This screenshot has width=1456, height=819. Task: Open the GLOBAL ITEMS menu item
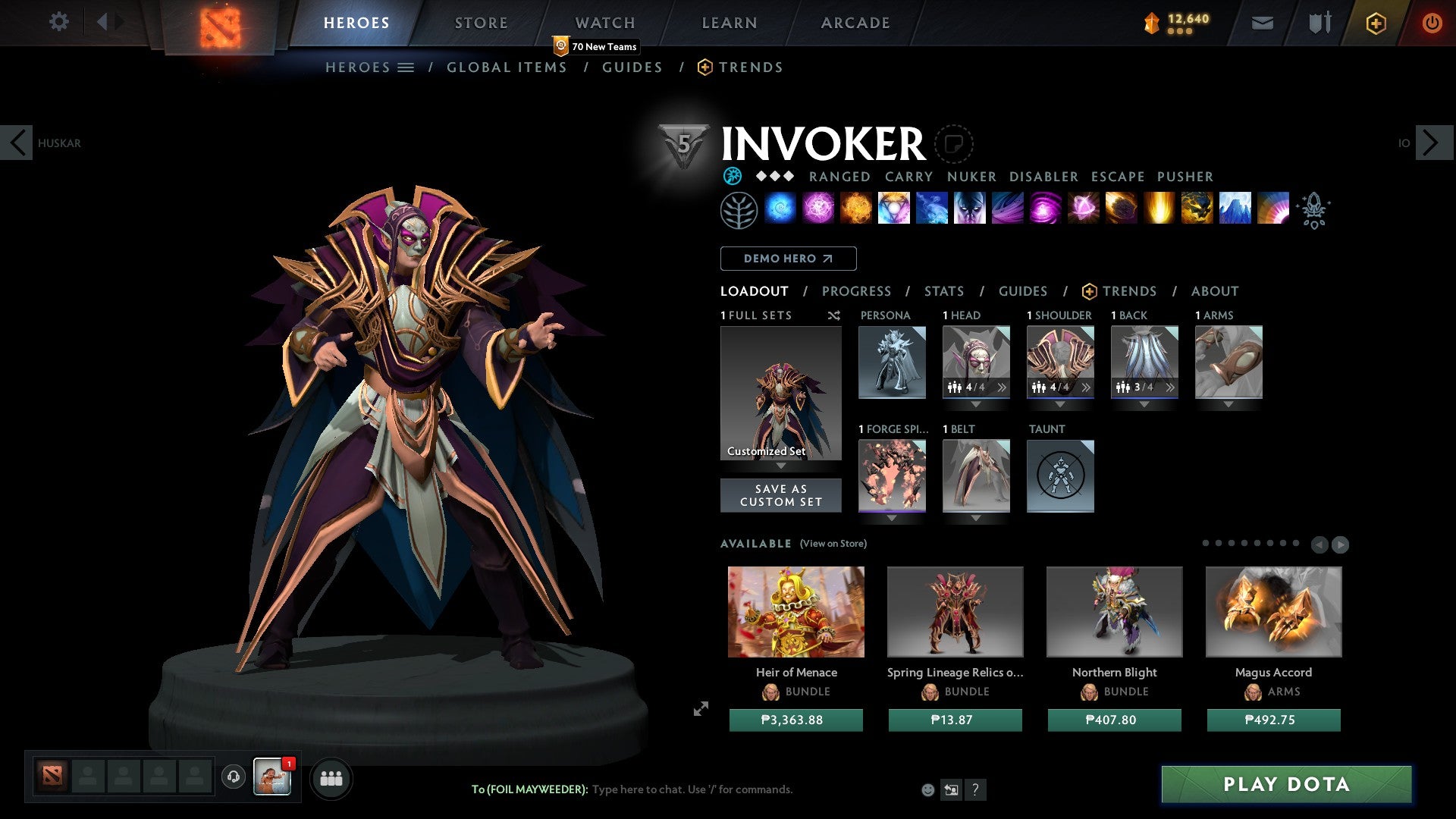pos(507,67)
